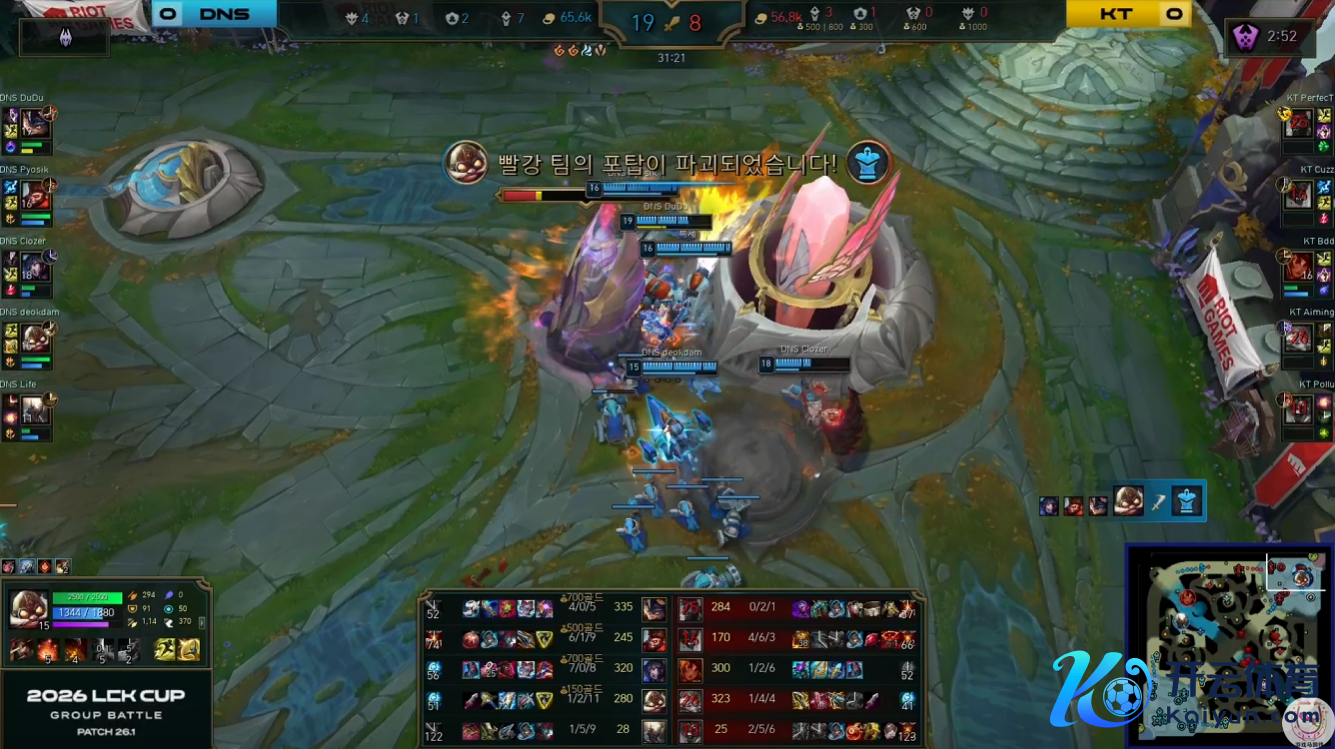
Task: Select KT Pollu's champion portrait
Action: (x=1298, y=409)
